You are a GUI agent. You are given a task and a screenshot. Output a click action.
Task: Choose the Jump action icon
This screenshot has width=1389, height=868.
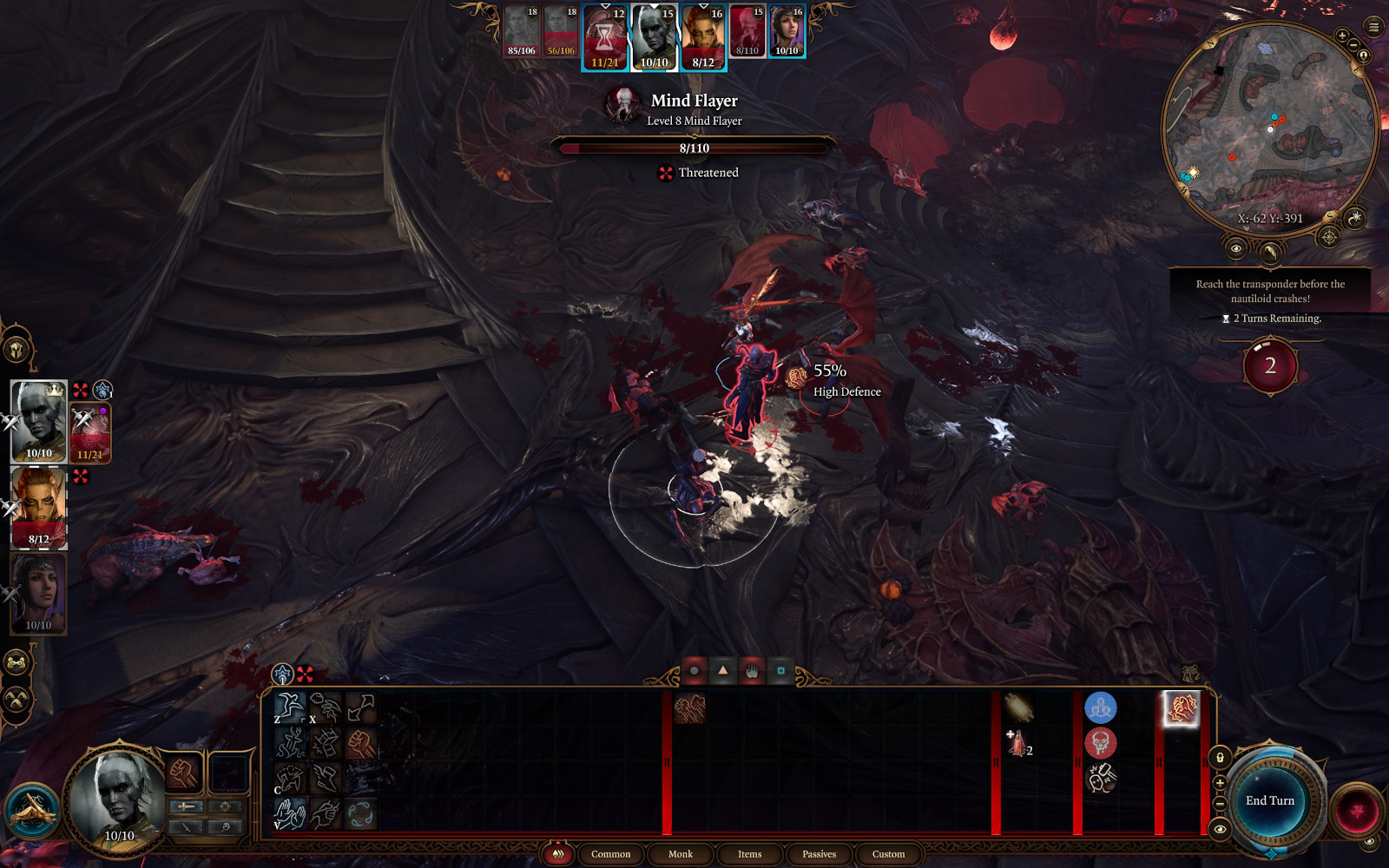(x=290, y=707)
